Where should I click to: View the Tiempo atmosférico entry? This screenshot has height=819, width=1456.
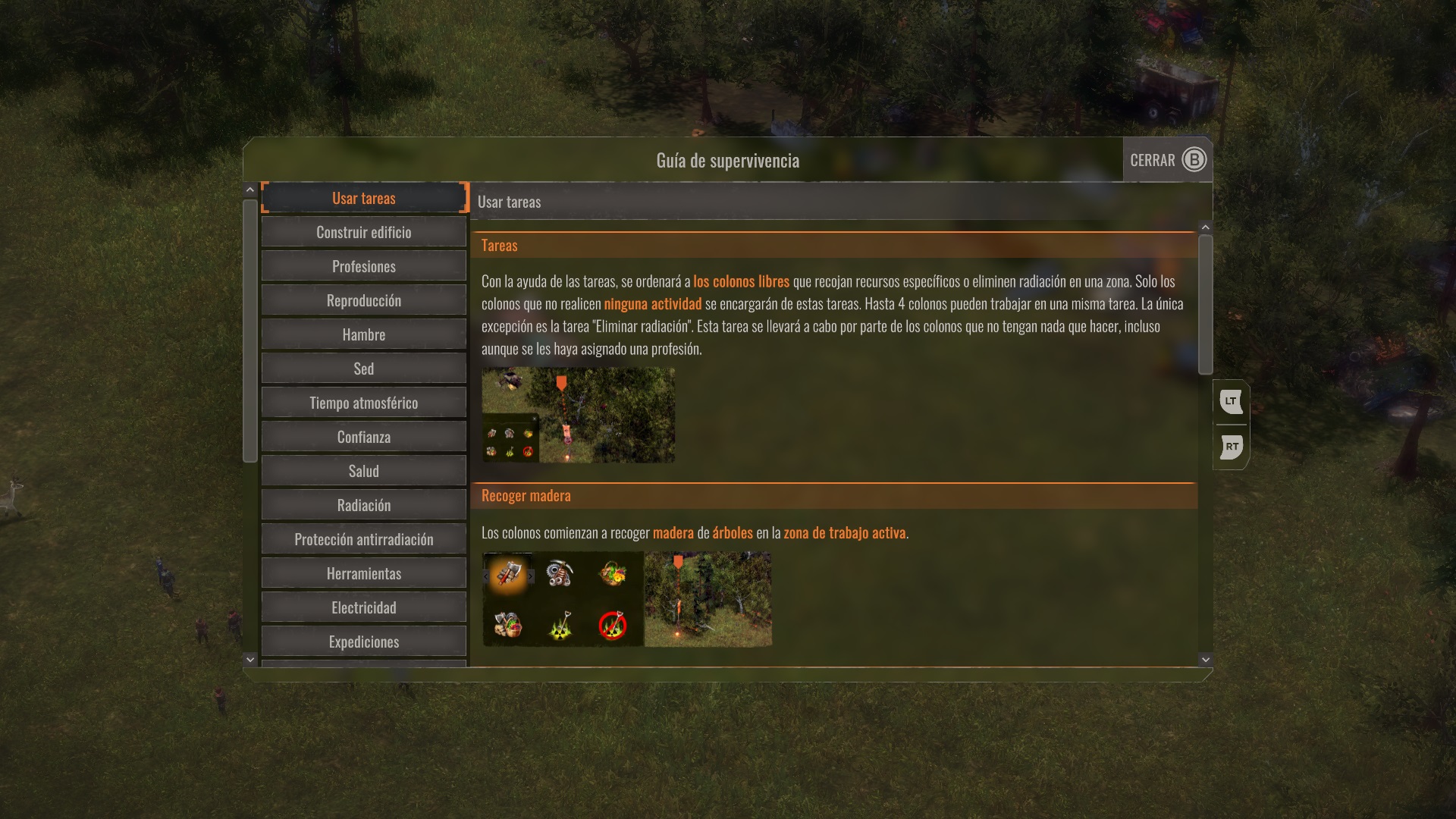[364, 403]
